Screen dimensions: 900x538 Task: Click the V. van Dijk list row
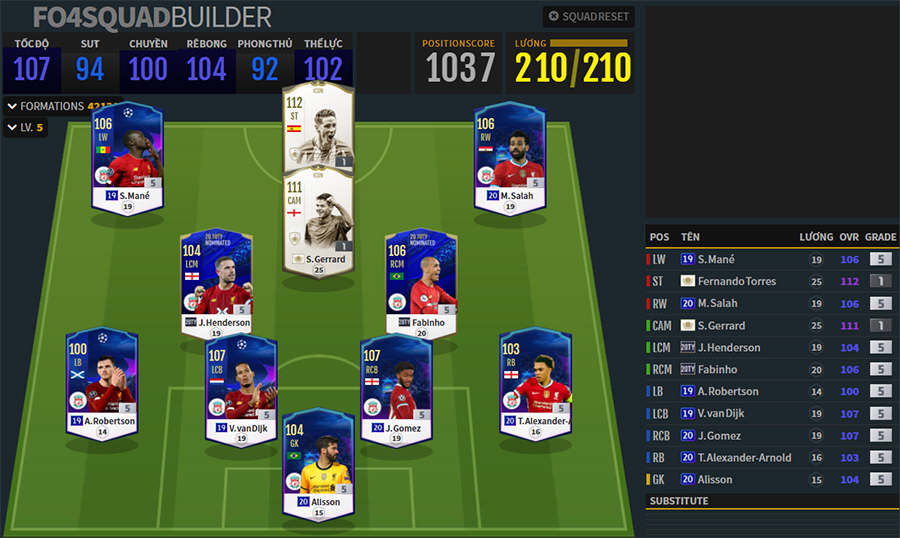pos(770,413)
